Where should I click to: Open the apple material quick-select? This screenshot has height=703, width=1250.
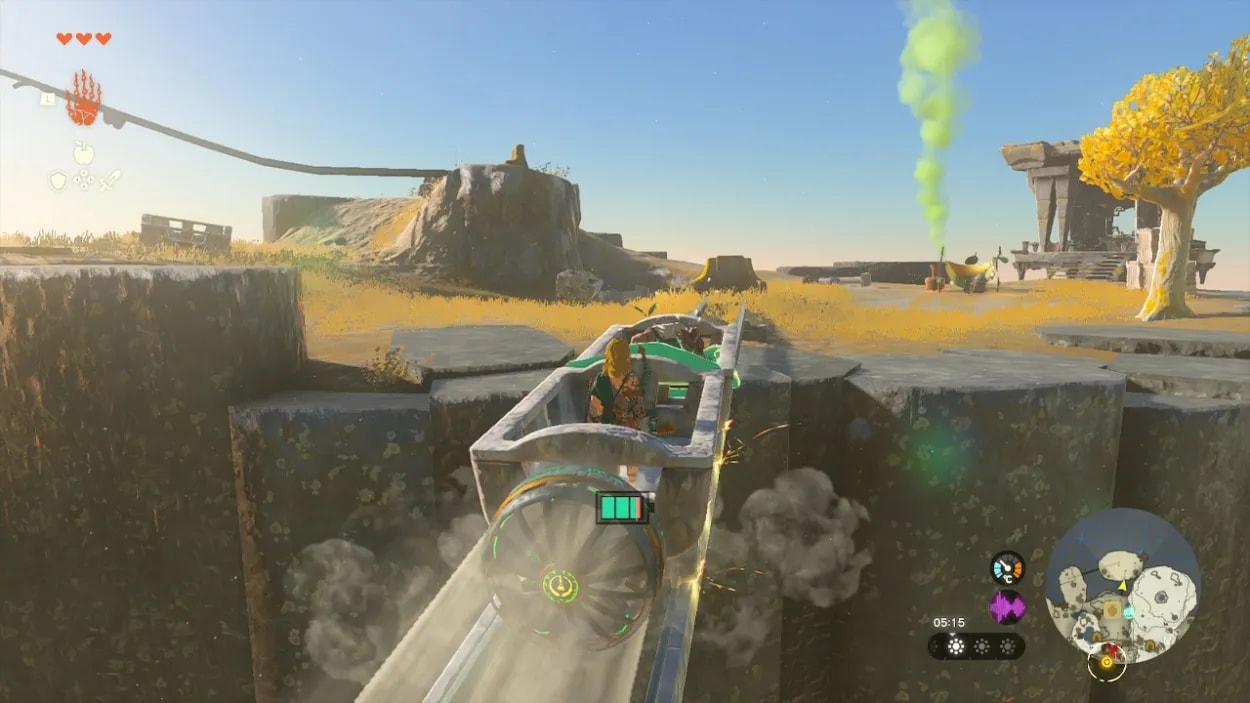point(84,153)
